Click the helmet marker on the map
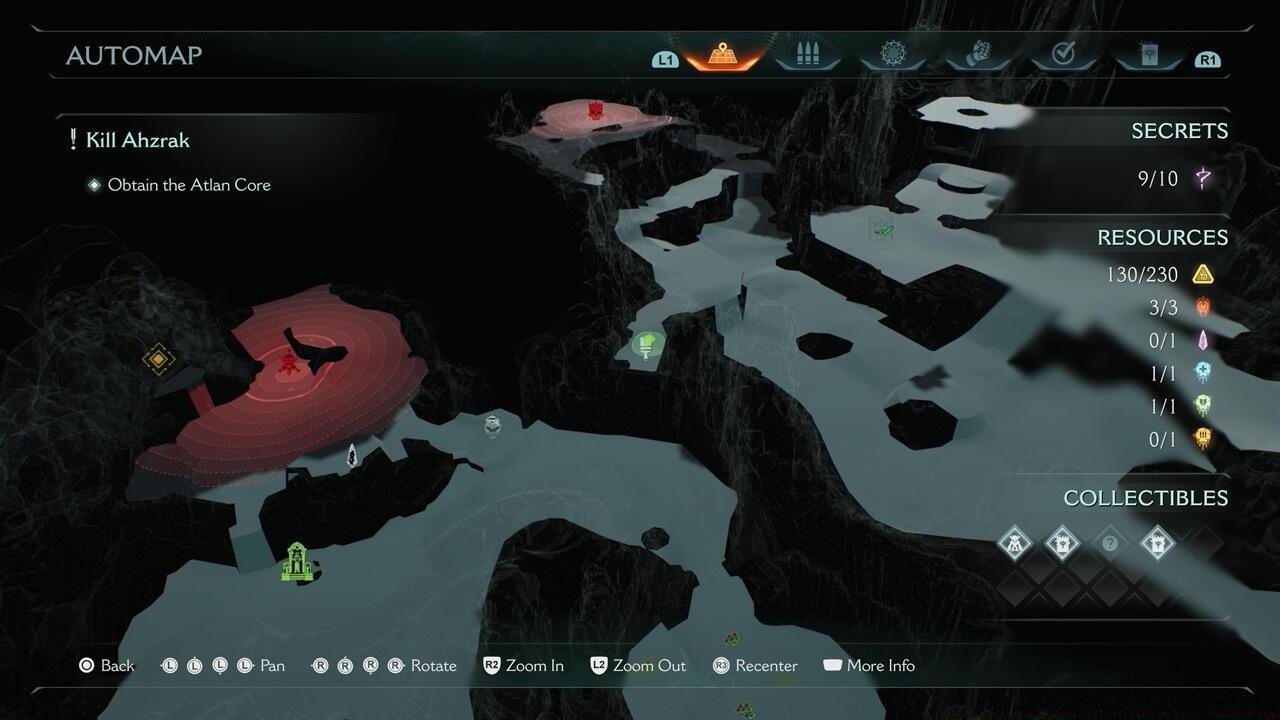Image resolution: width=1280 pixels, height=720 pixels. [x=492, y=424]
